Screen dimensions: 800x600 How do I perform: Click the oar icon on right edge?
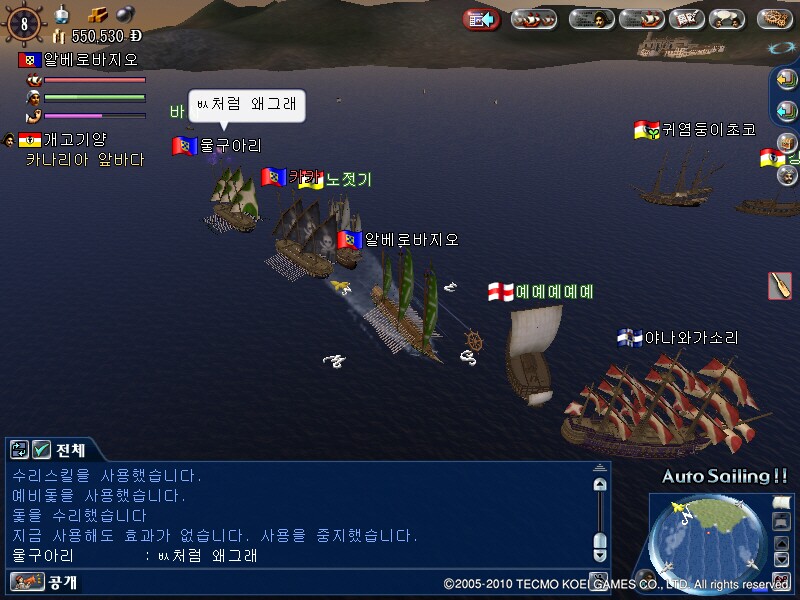[x=780, y=285]
